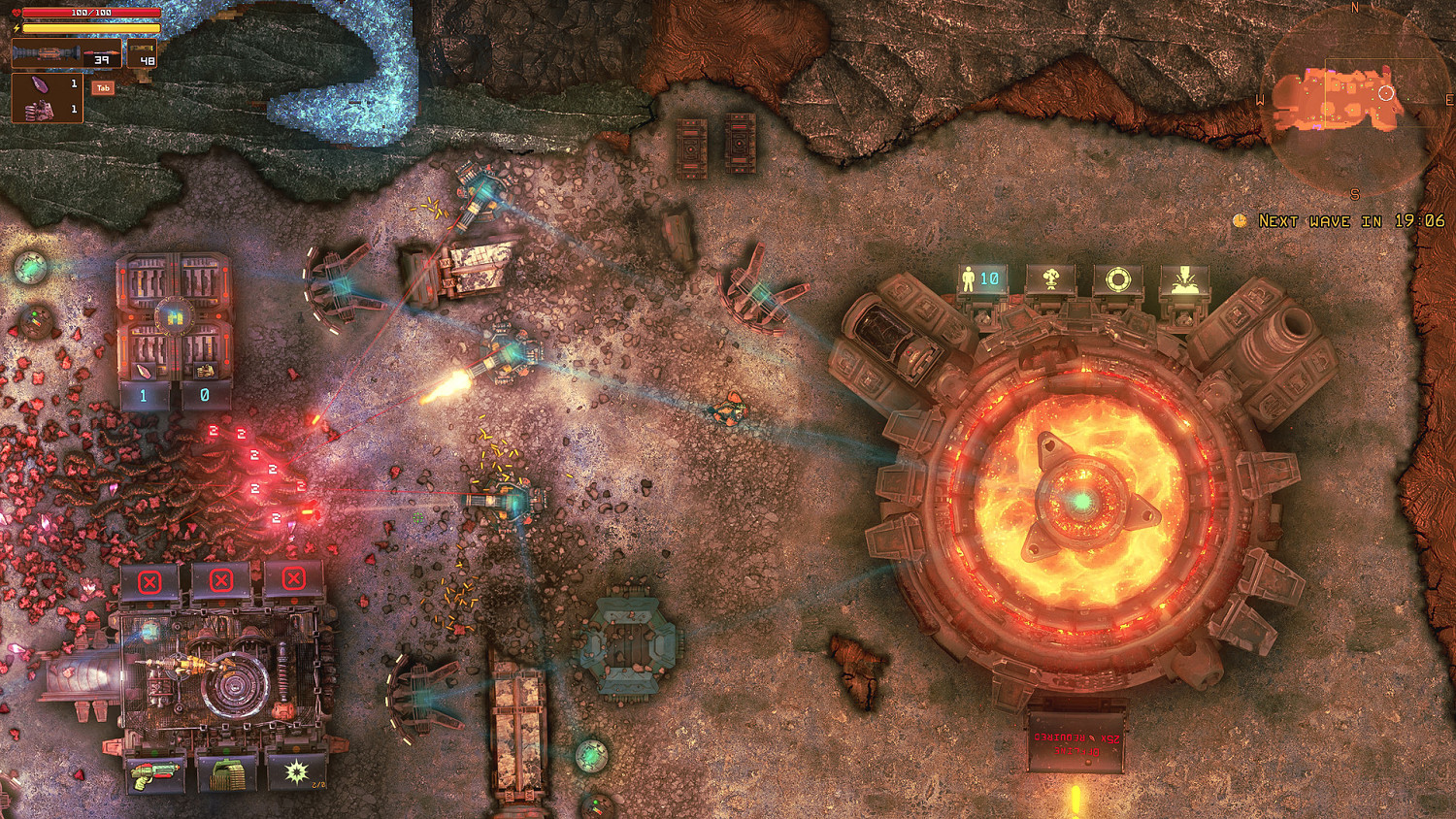
Task: Select the equipped rifle showing 39 ammo
Action: coord(65,53)
